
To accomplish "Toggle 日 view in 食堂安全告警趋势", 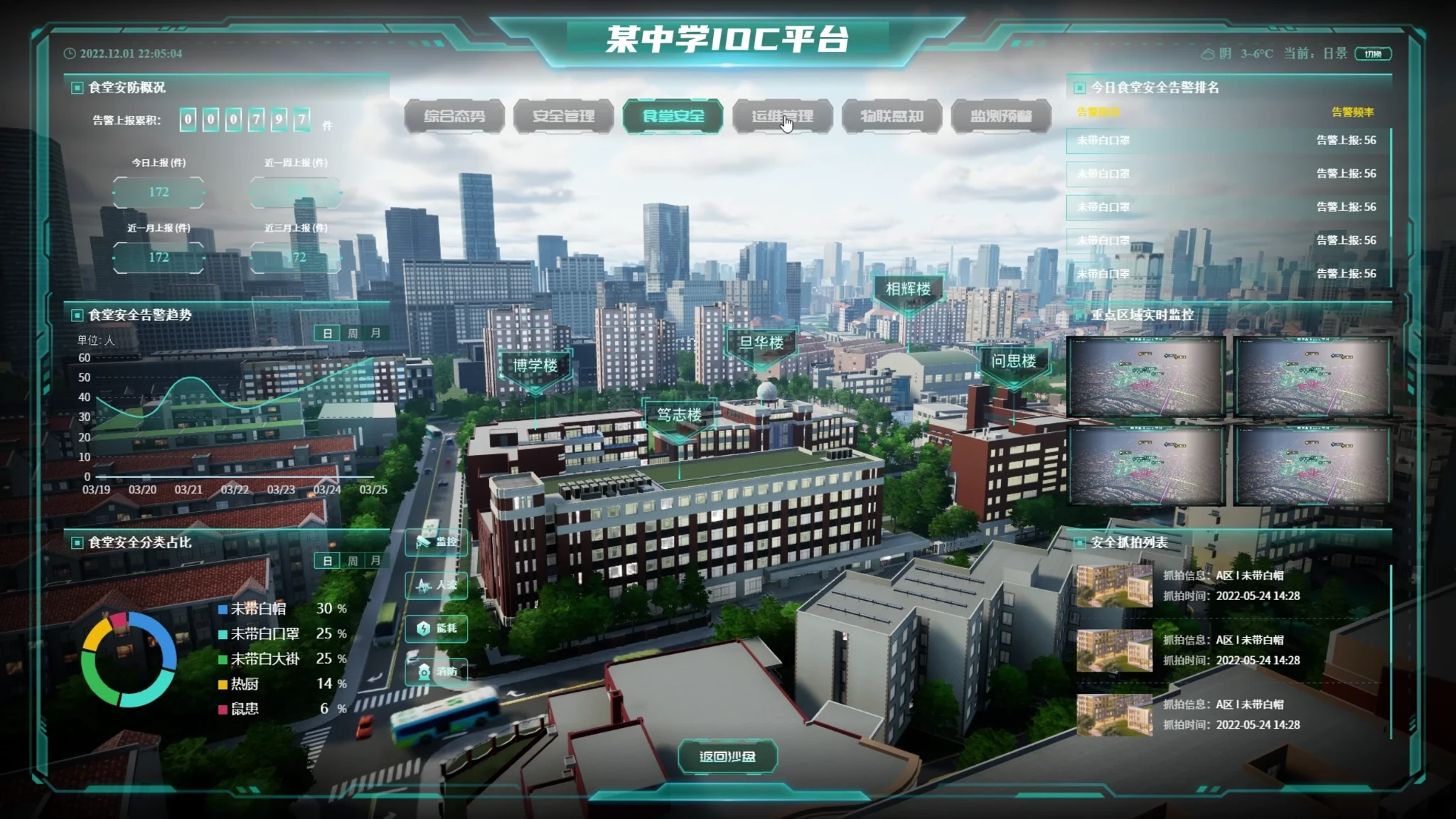I will 327,333.
